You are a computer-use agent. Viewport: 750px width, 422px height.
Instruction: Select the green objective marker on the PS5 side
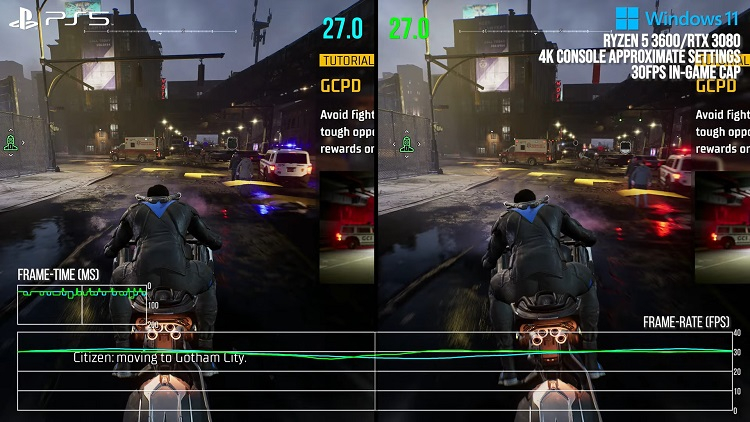(11, 144)
